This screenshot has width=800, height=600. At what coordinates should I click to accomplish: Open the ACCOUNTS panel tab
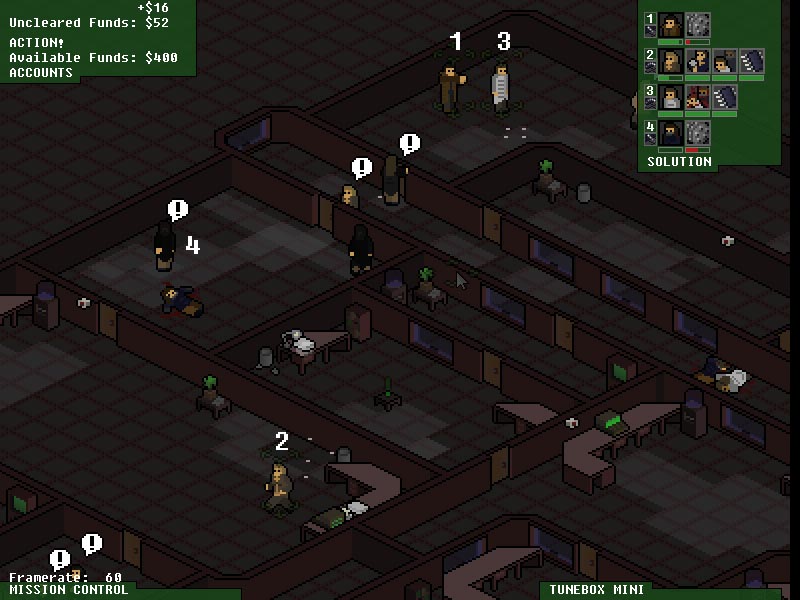(41, 73)
